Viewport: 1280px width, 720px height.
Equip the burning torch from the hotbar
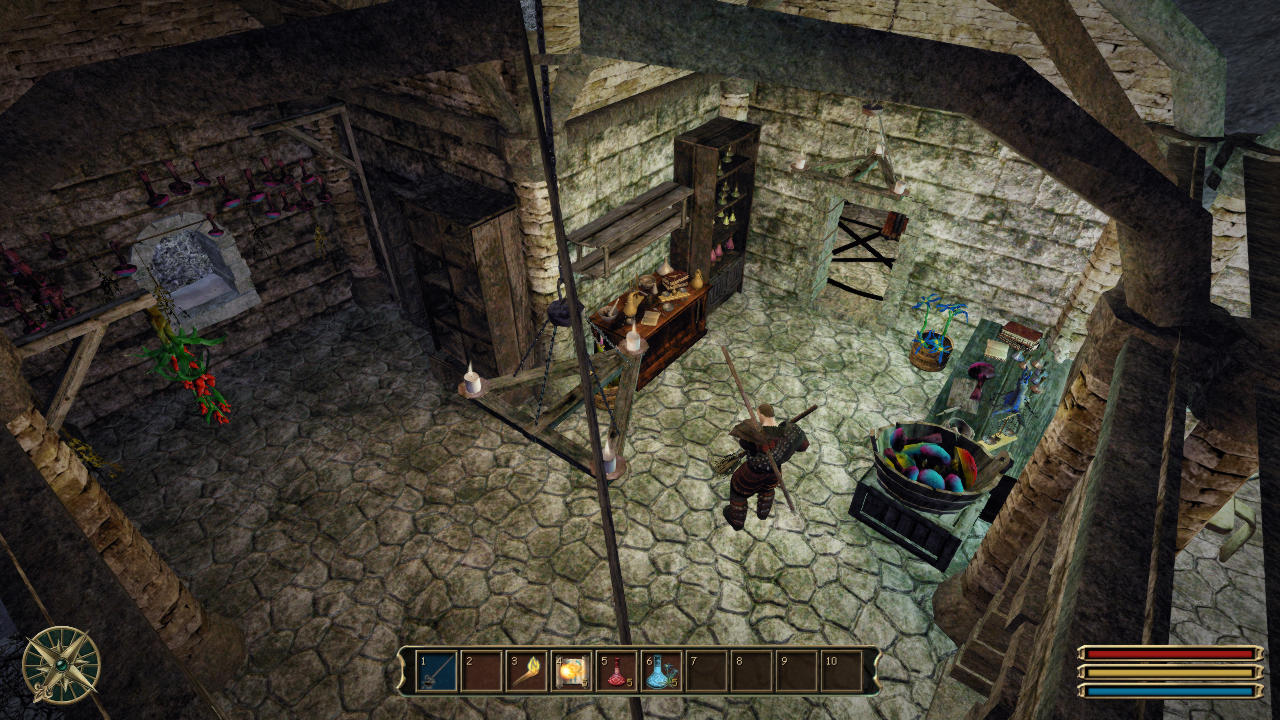[526, 671]
